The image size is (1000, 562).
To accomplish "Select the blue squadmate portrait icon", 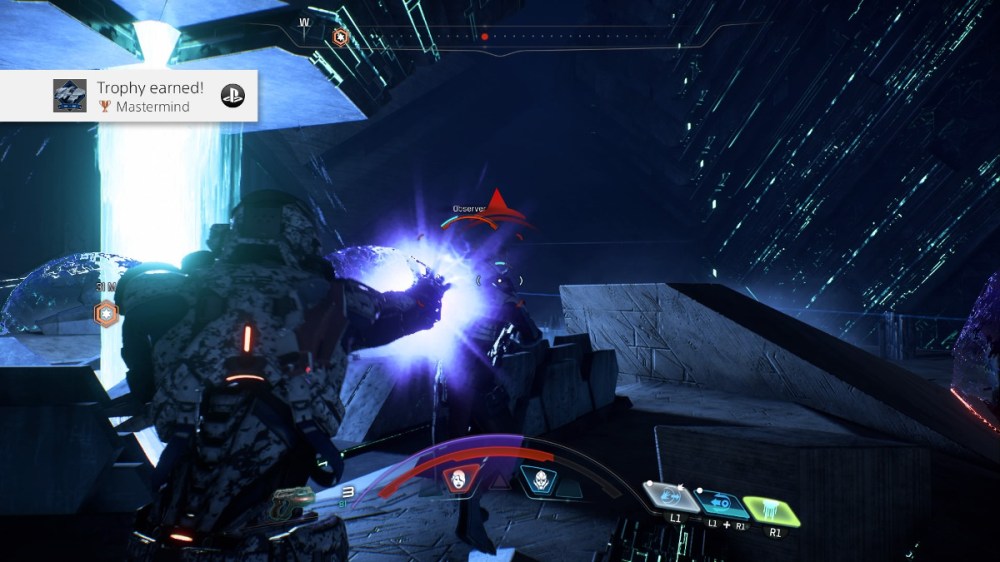I will (x=538, y=481).
